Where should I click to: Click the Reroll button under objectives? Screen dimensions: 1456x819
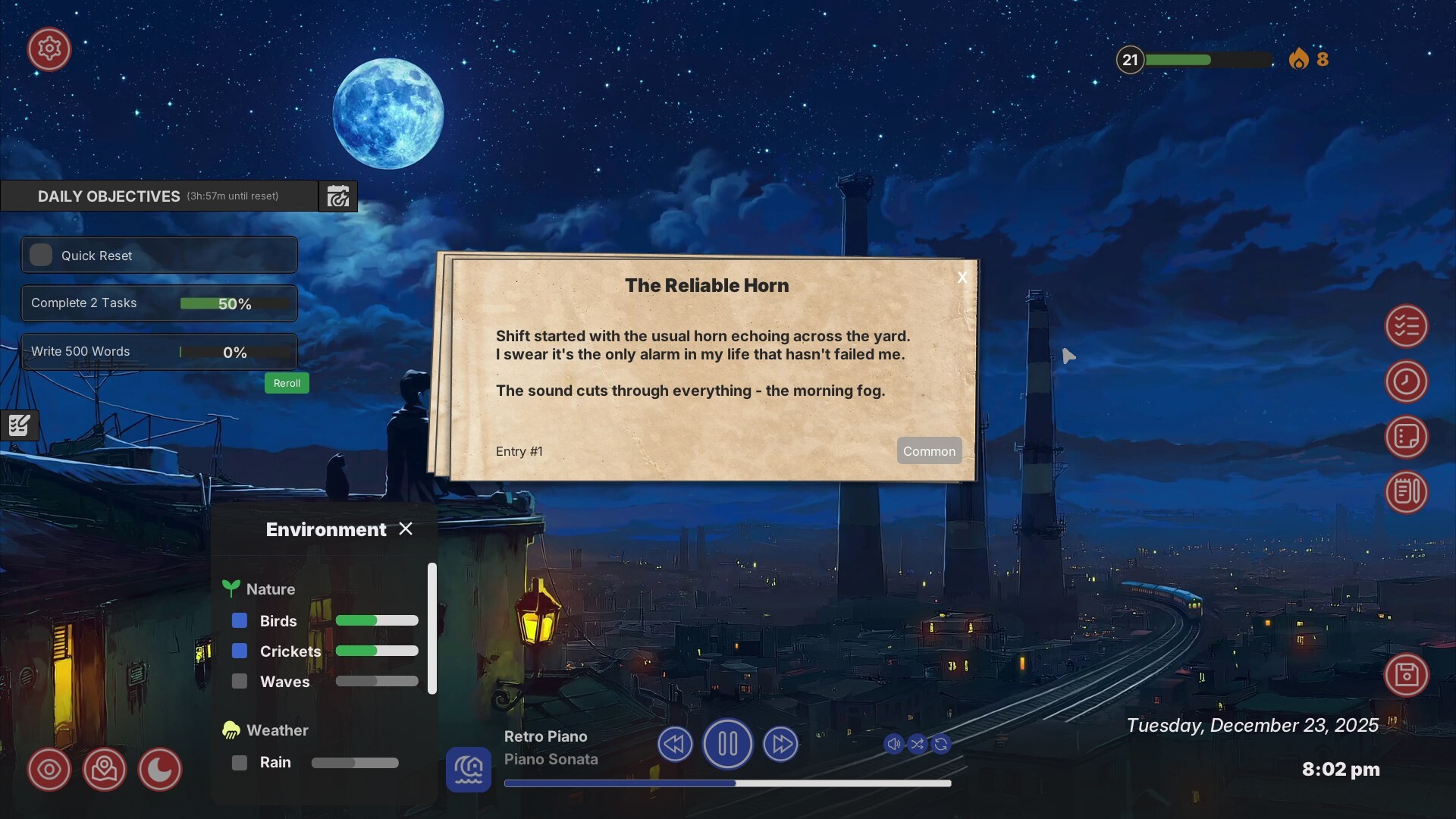click(287, 383)
